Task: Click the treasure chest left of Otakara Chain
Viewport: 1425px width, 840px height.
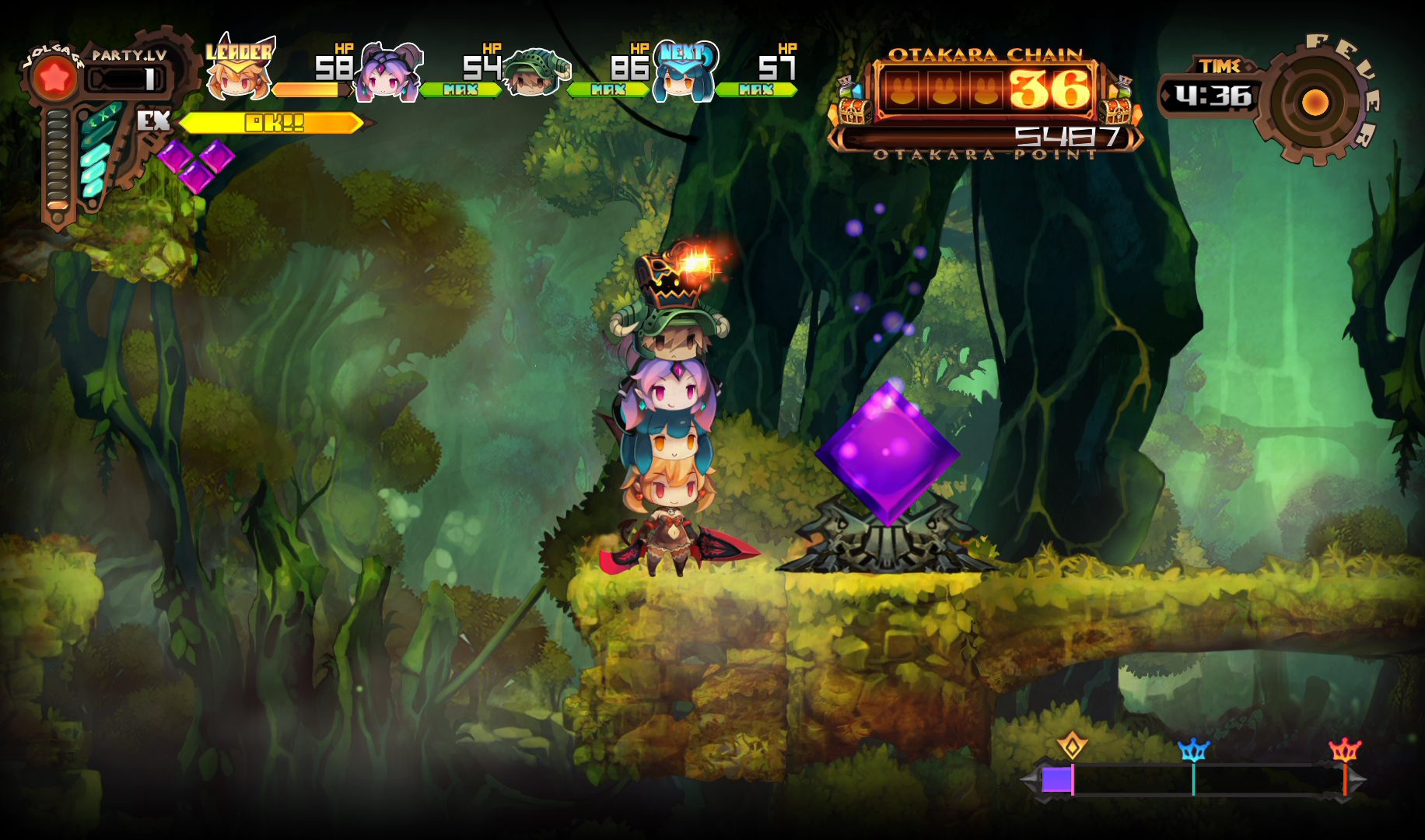Action: 854,107
